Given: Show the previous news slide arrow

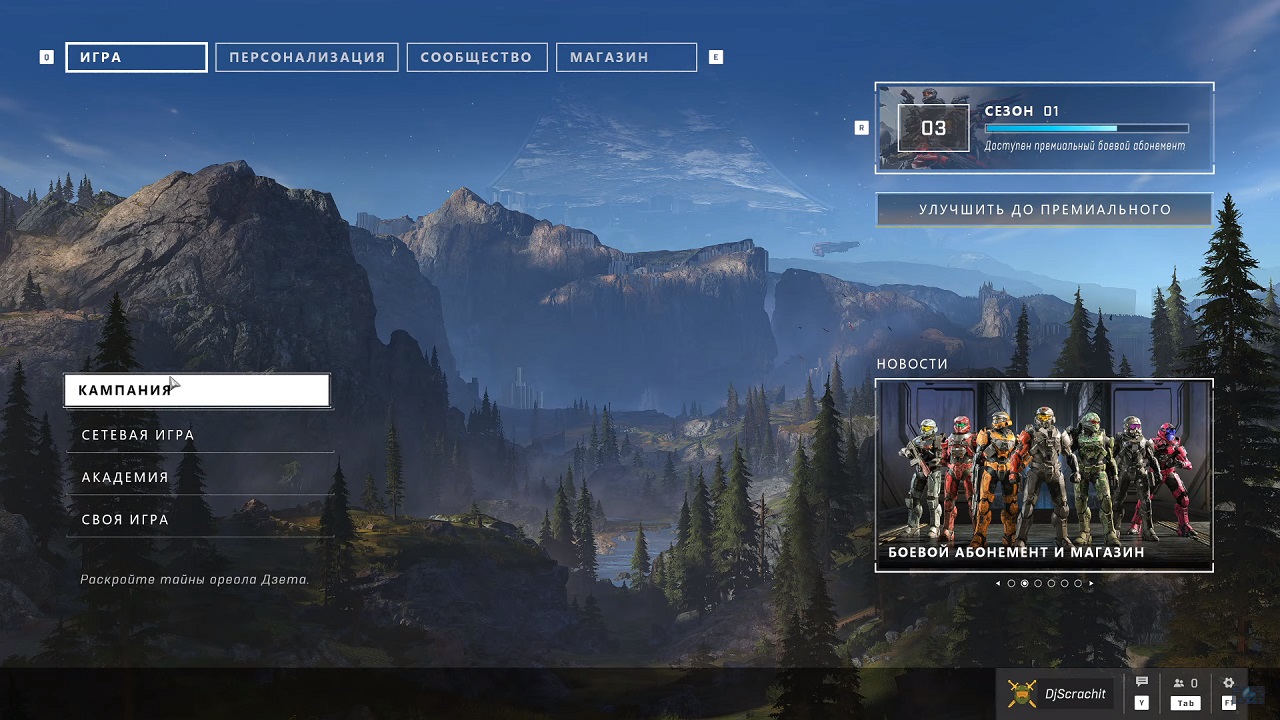Looking at the screenshot, I should (997, 583).
